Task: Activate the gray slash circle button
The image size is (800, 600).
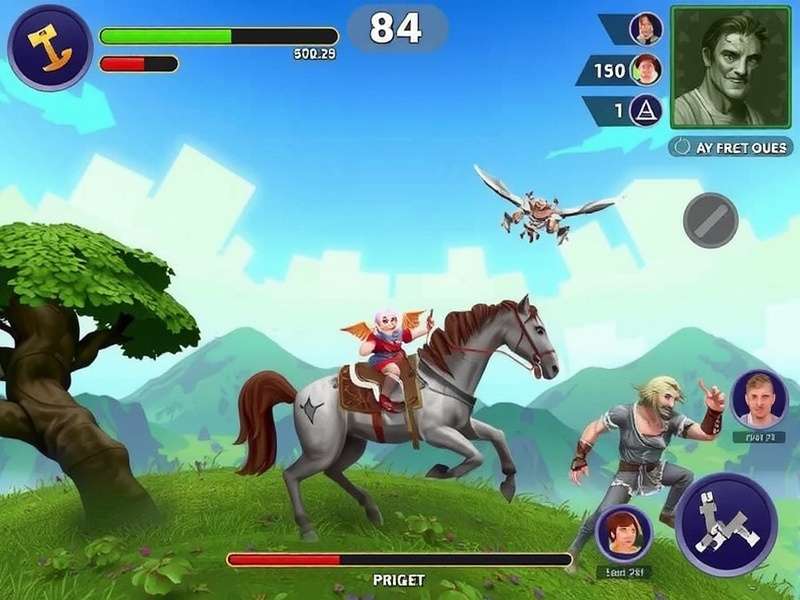Action: point(710,220)
